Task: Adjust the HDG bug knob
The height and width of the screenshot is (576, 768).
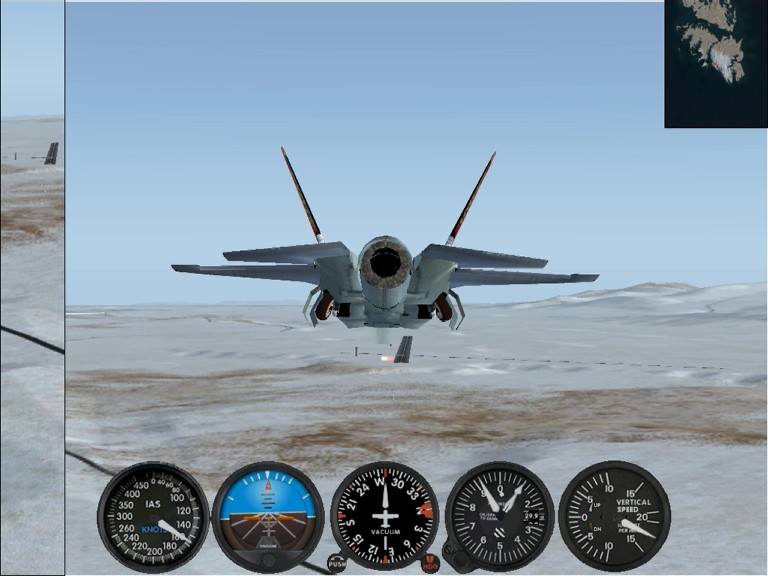Action: tap(430, 564)
